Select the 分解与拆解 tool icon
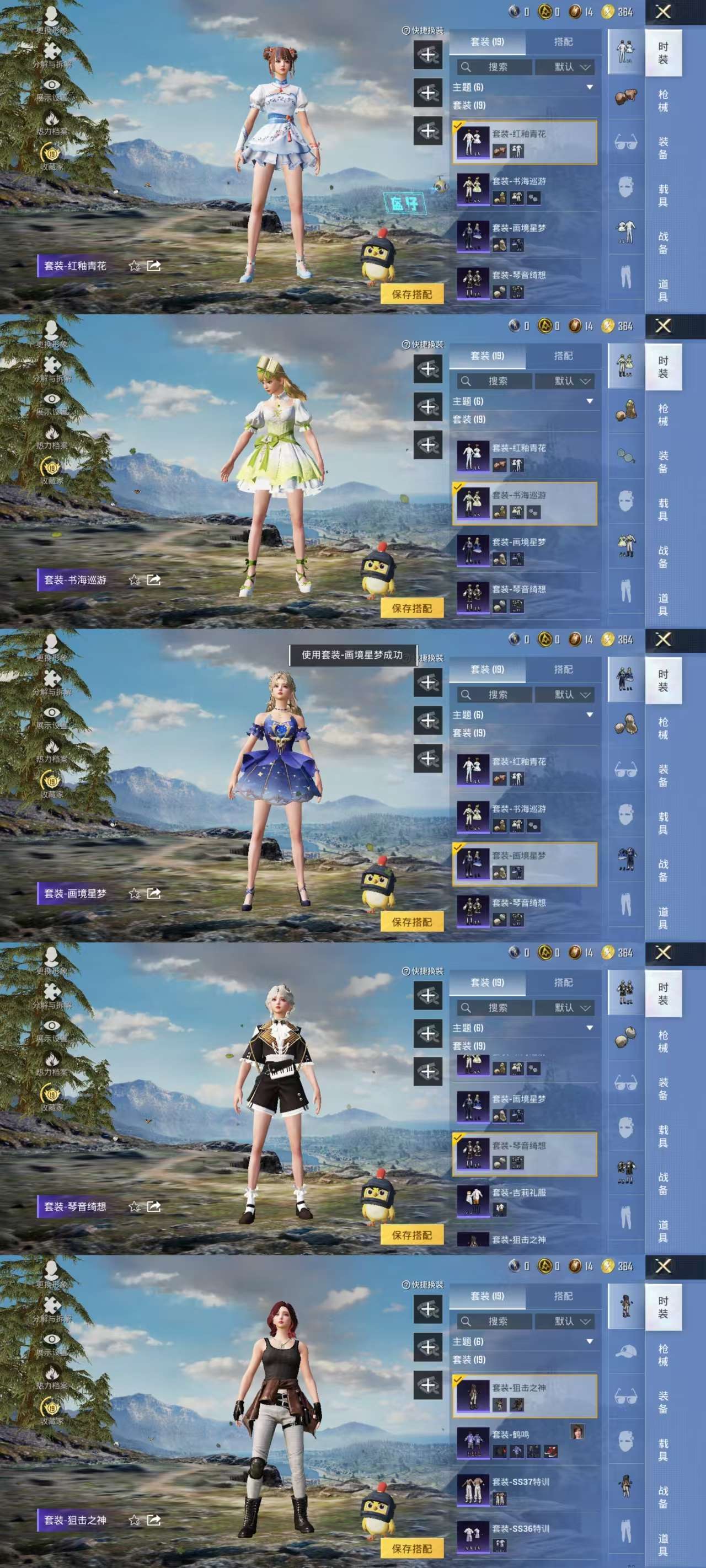The image size is (706, 1568). pos(51,51)
